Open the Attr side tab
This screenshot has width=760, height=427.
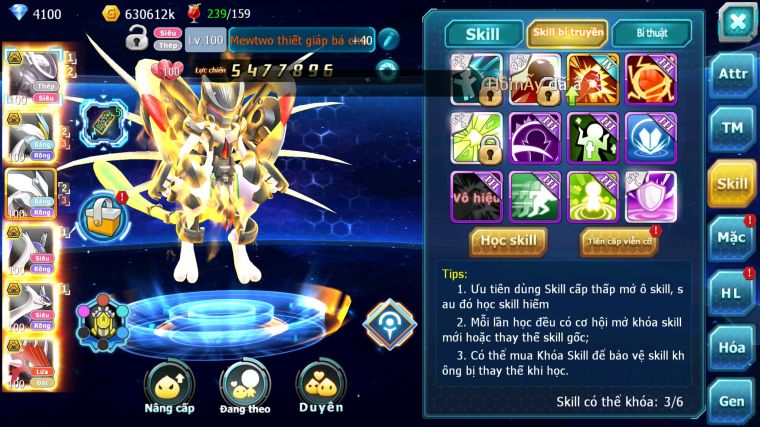(733, 74)
